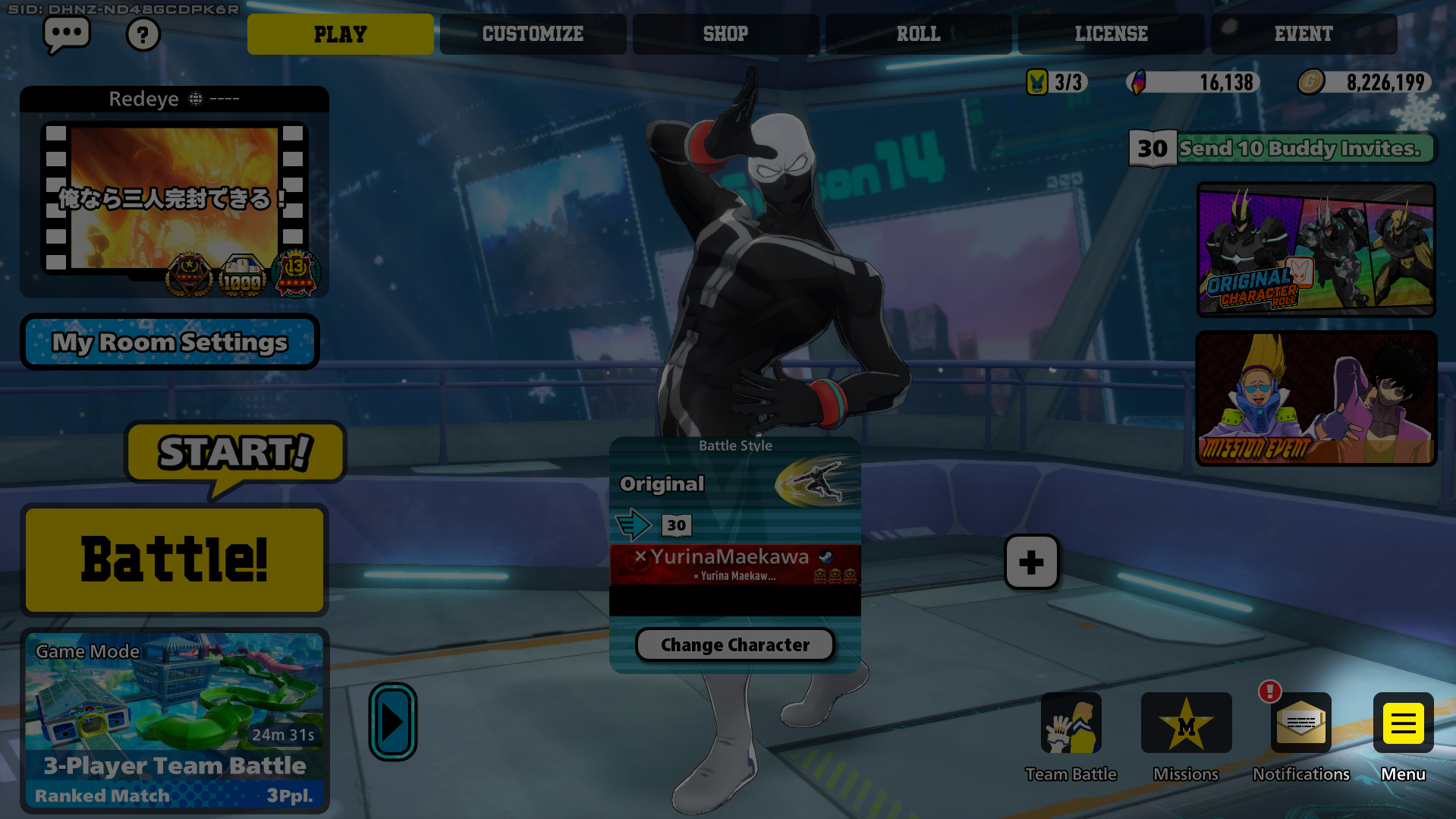Select the ROLL tab

(918, 34)
